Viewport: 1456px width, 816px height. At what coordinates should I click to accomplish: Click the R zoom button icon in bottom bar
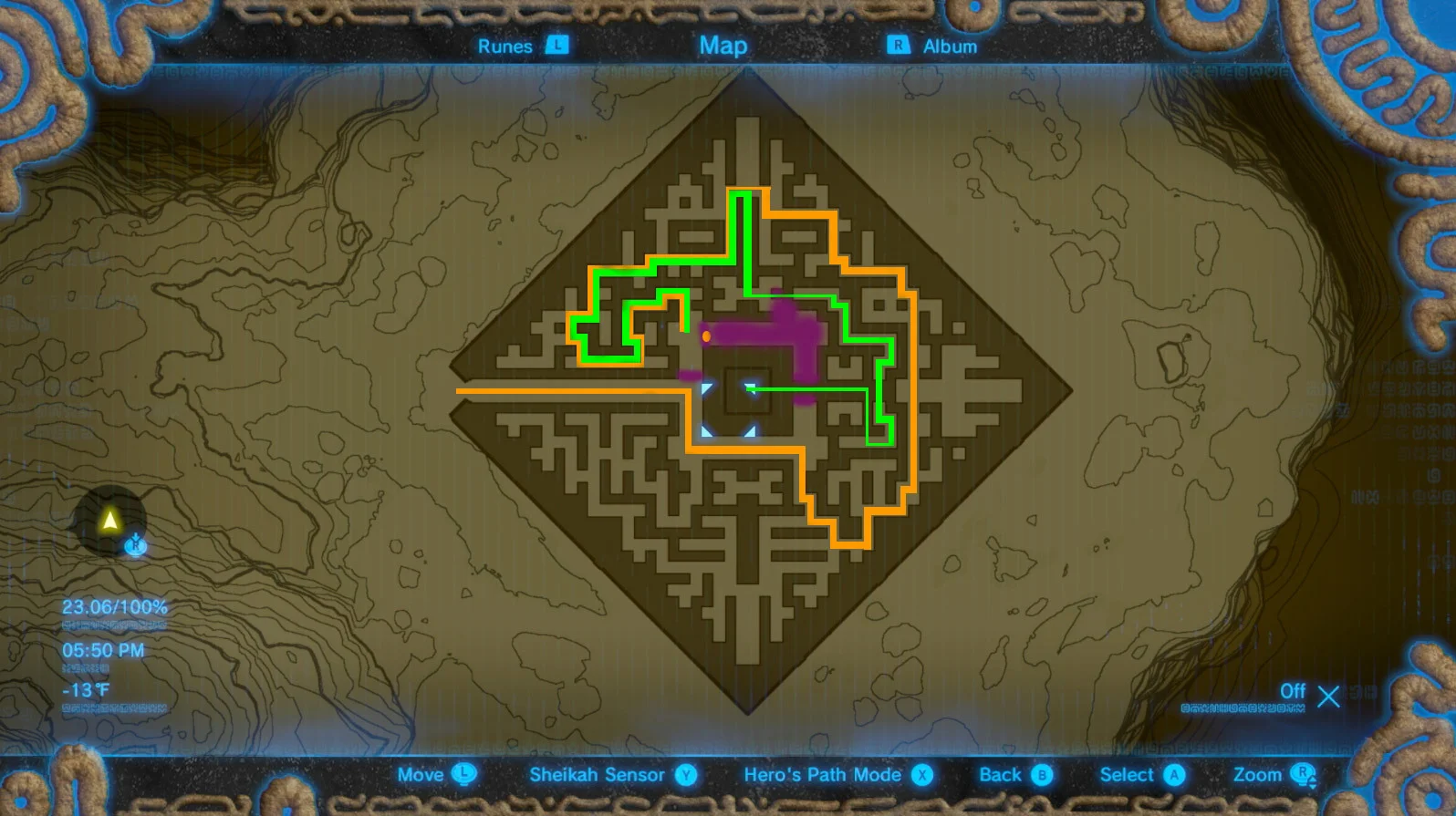(x=1303, y=774)
